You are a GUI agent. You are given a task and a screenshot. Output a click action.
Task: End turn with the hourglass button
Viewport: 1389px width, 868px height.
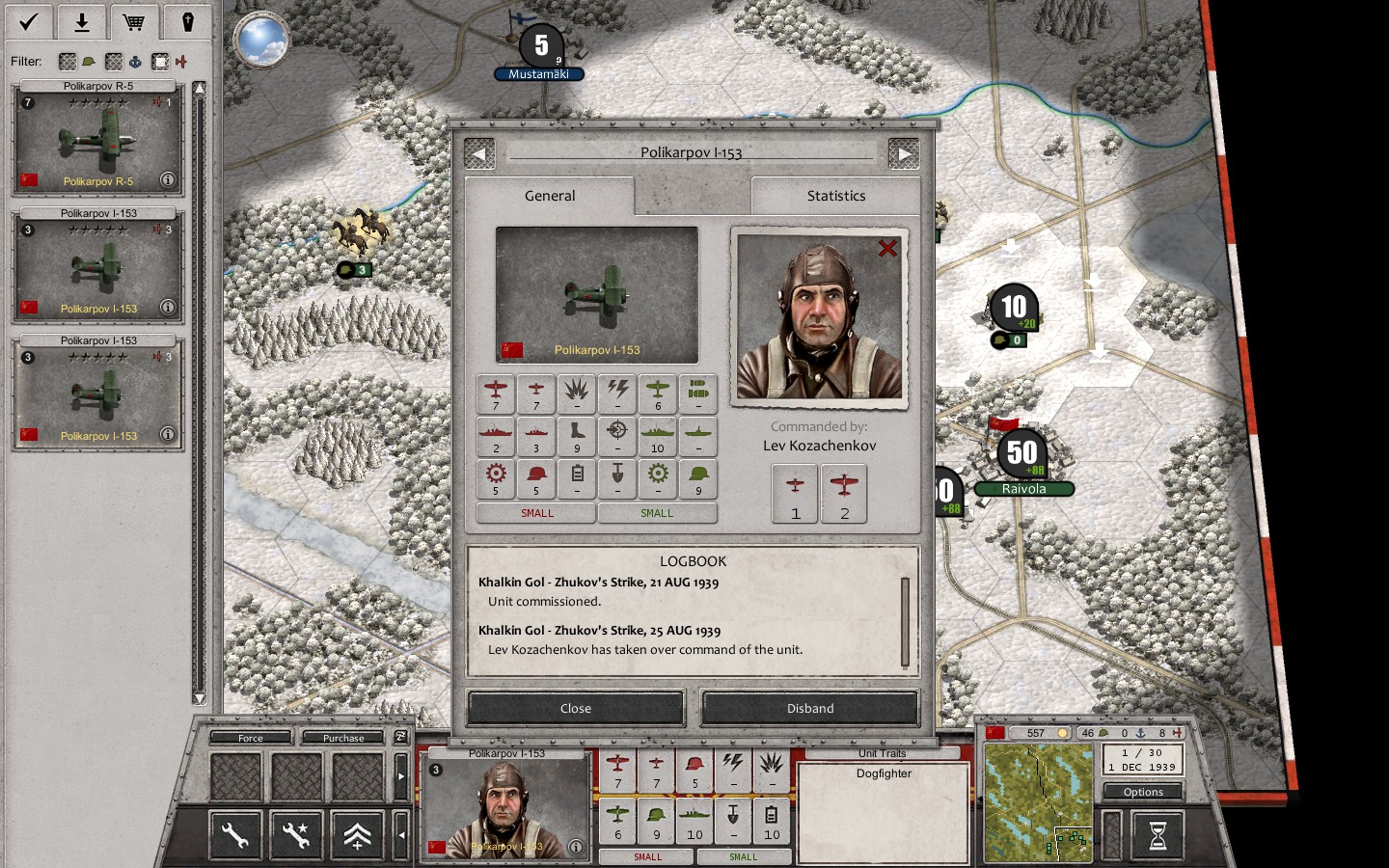1158,835
